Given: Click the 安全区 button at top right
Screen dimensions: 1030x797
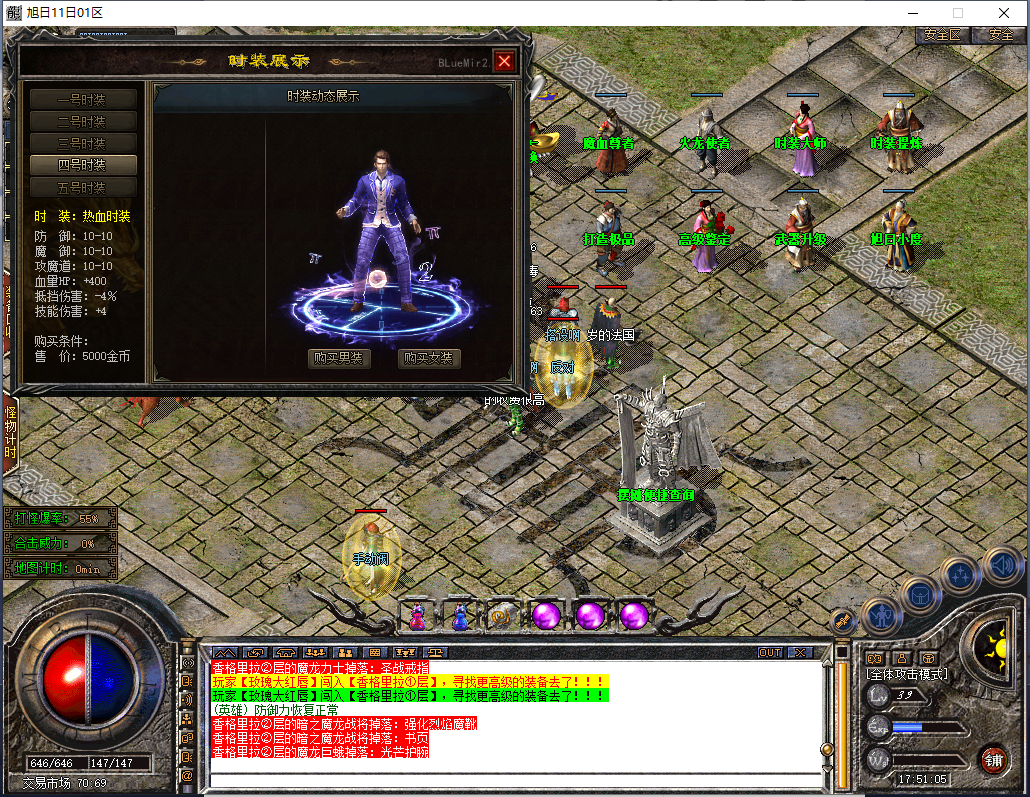Looking at the screenshot, I should click(x=942, y=34).
